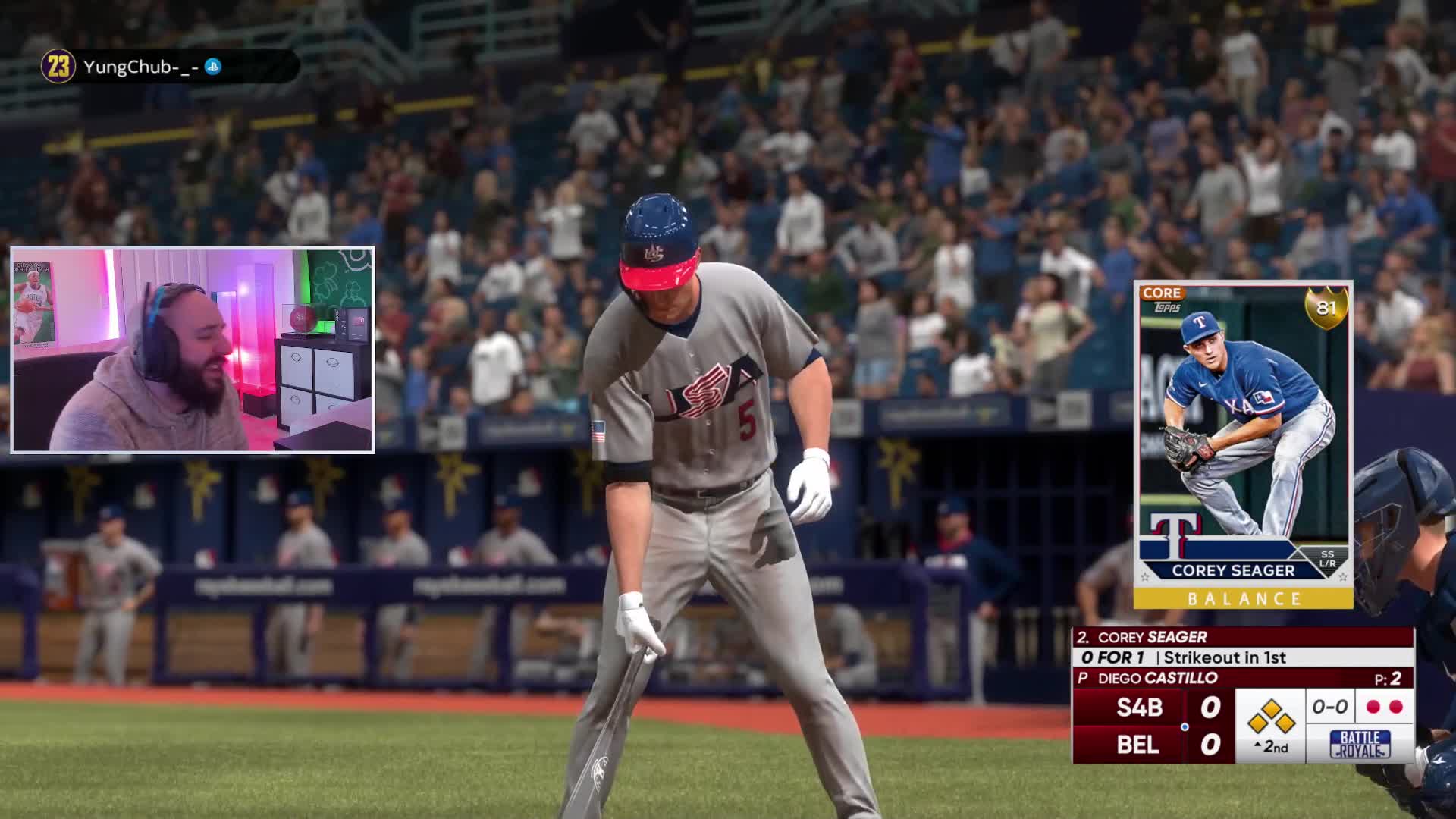Click the base runners diamond indicator
This screenshot has height=819, width=1456.
[x=1271, y=717]
